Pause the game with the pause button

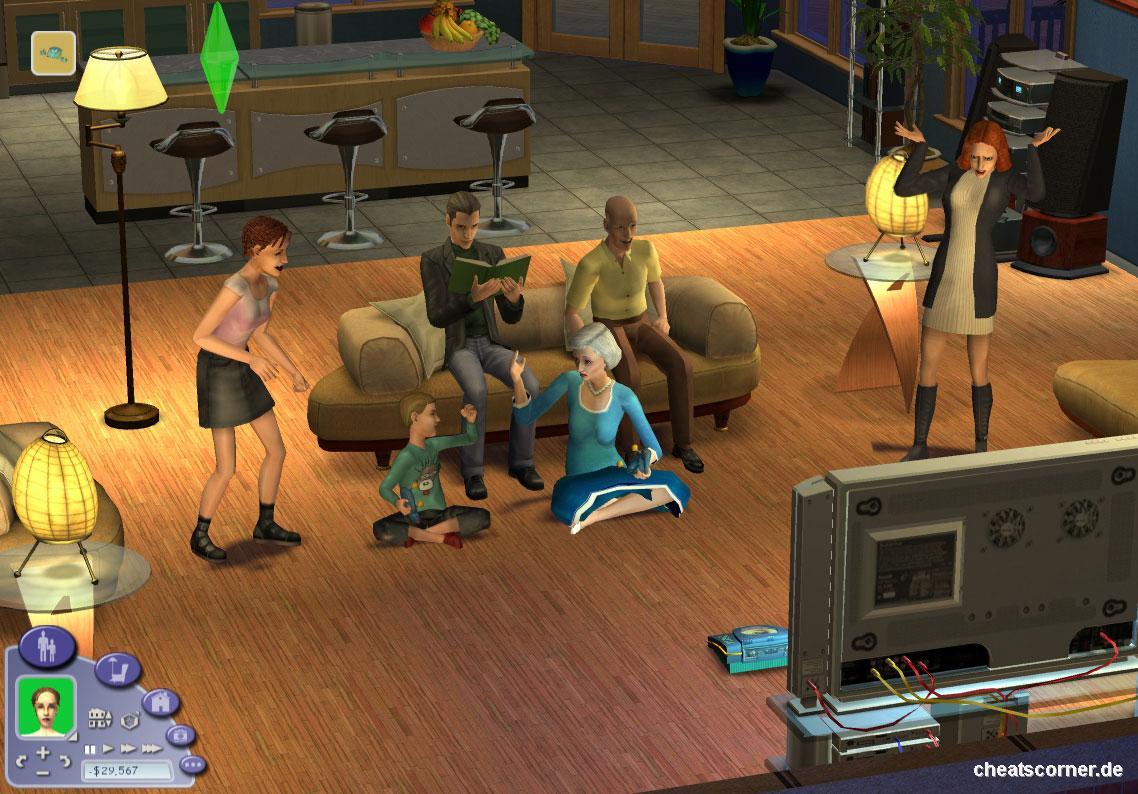[x=89, y=748]
